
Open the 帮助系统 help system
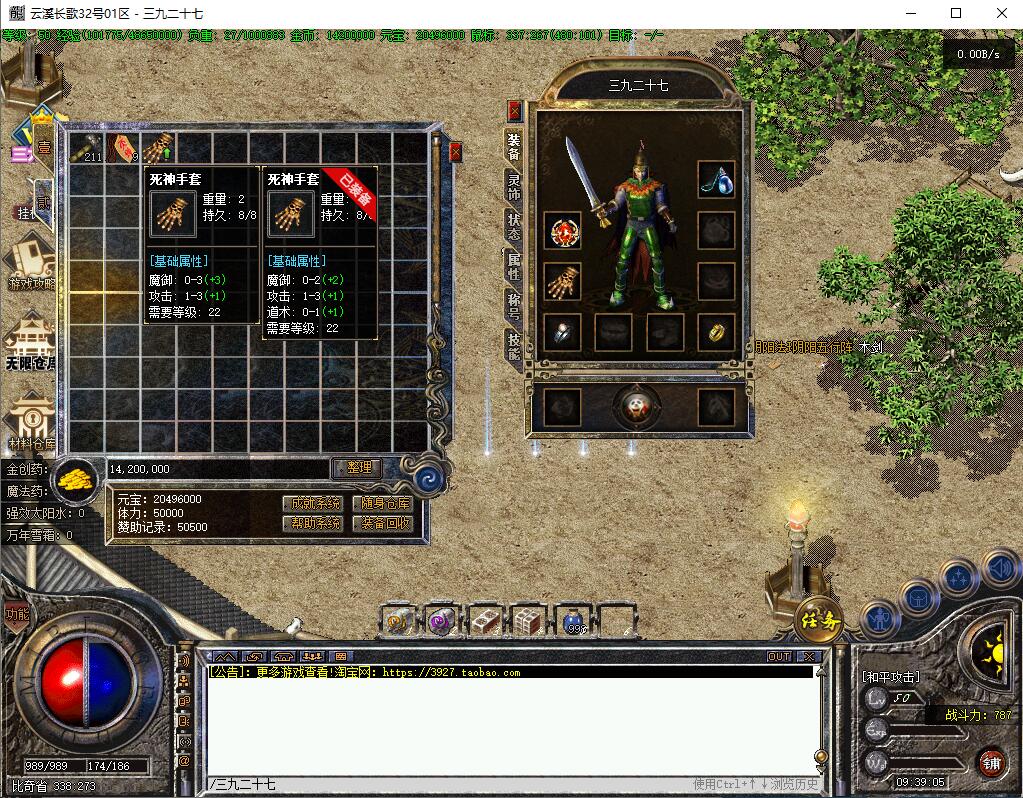click(x=312, y=523)
